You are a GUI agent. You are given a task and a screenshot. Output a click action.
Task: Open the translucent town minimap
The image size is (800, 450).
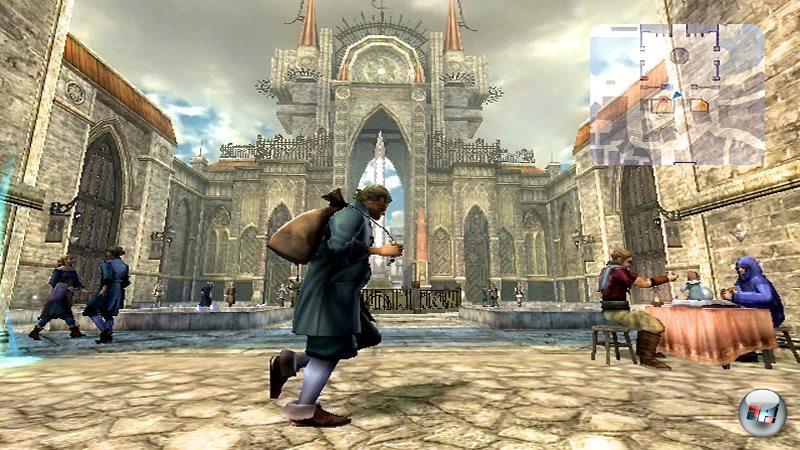[x=676, y=94]
